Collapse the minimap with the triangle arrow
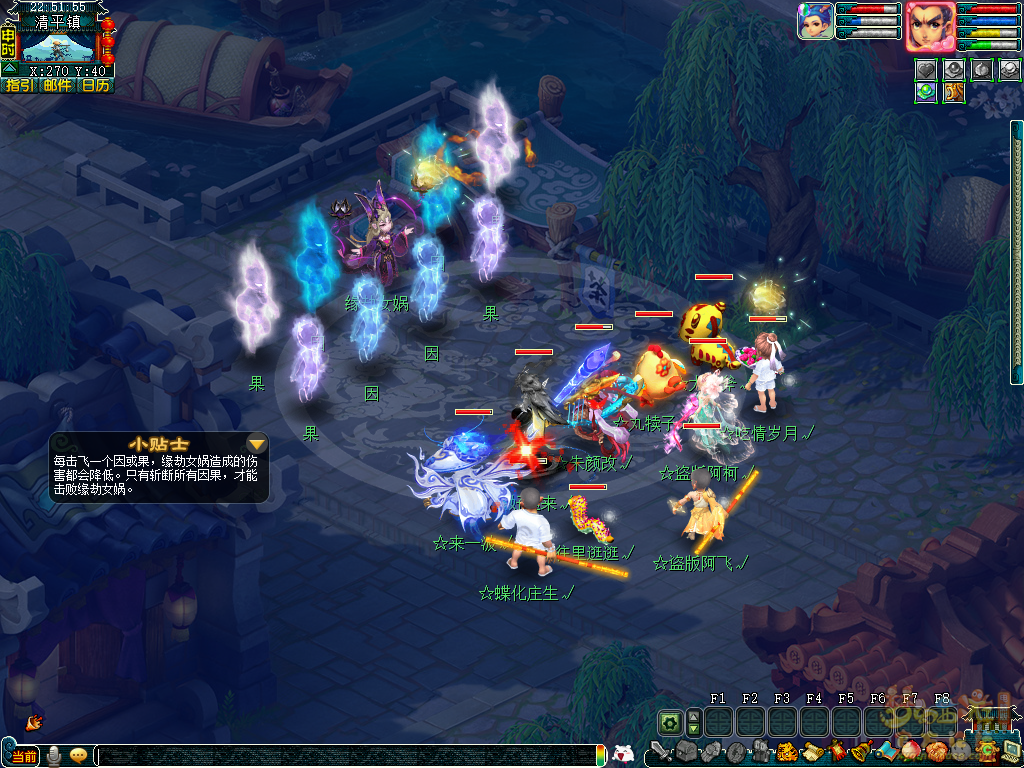This screenshot has width=1024, height=768. pos(9,69)
